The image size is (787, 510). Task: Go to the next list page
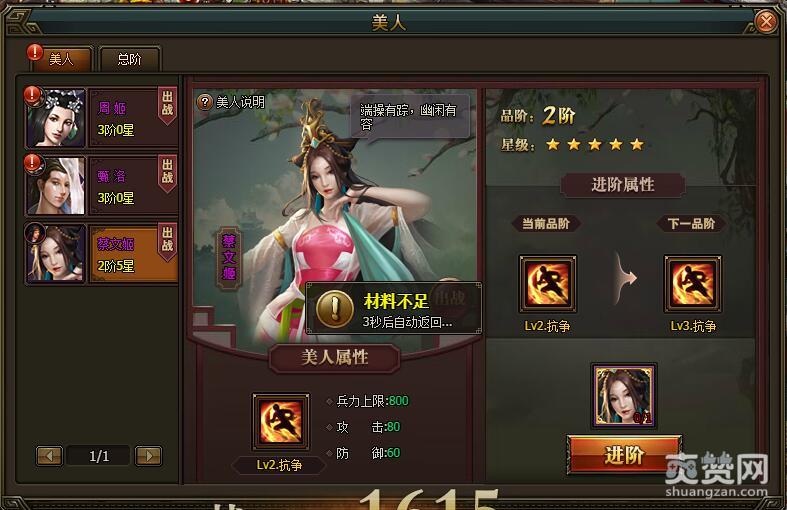click(148, 456)
